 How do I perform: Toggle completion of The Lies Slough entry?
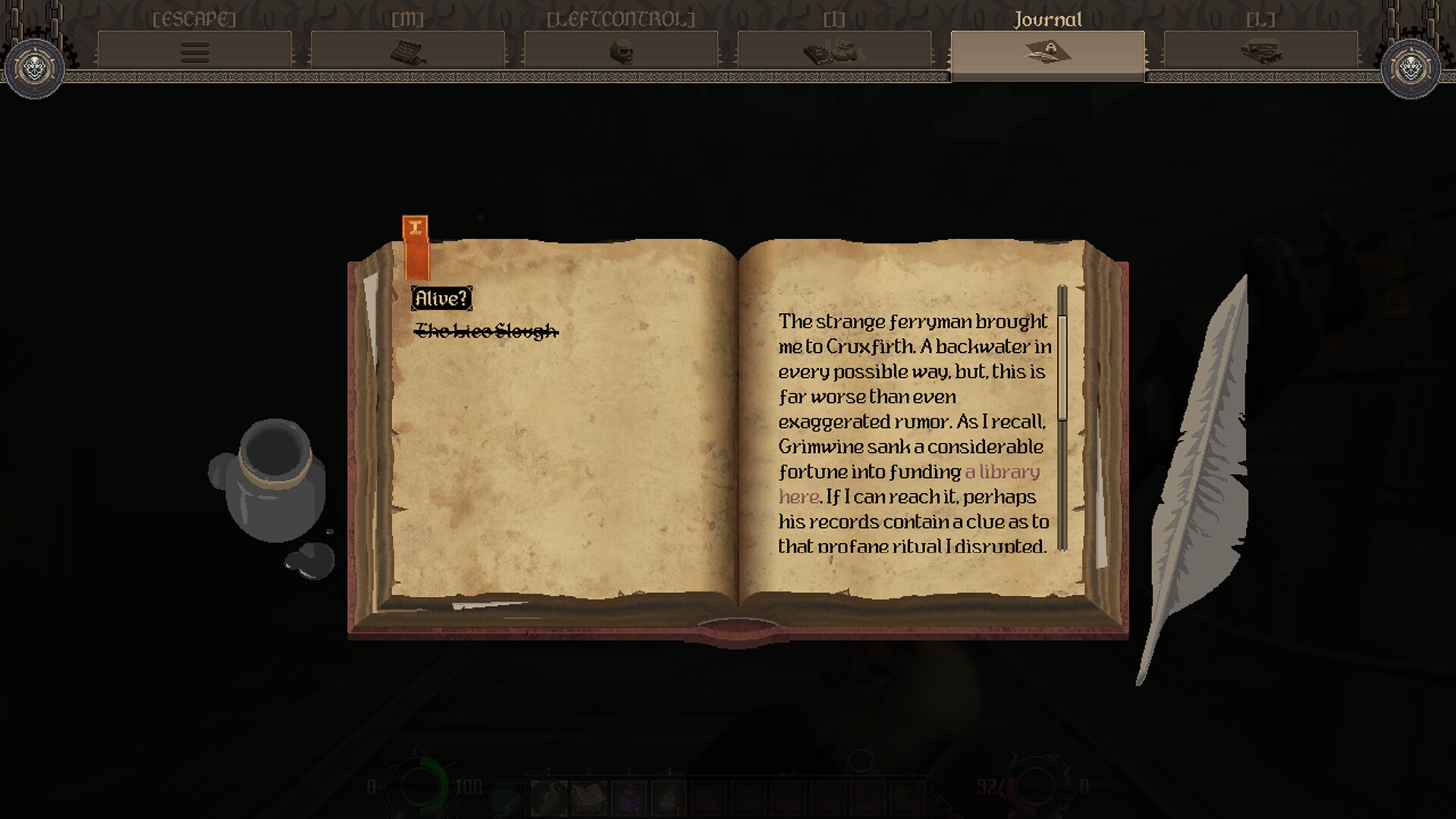(x=486, y=331)
